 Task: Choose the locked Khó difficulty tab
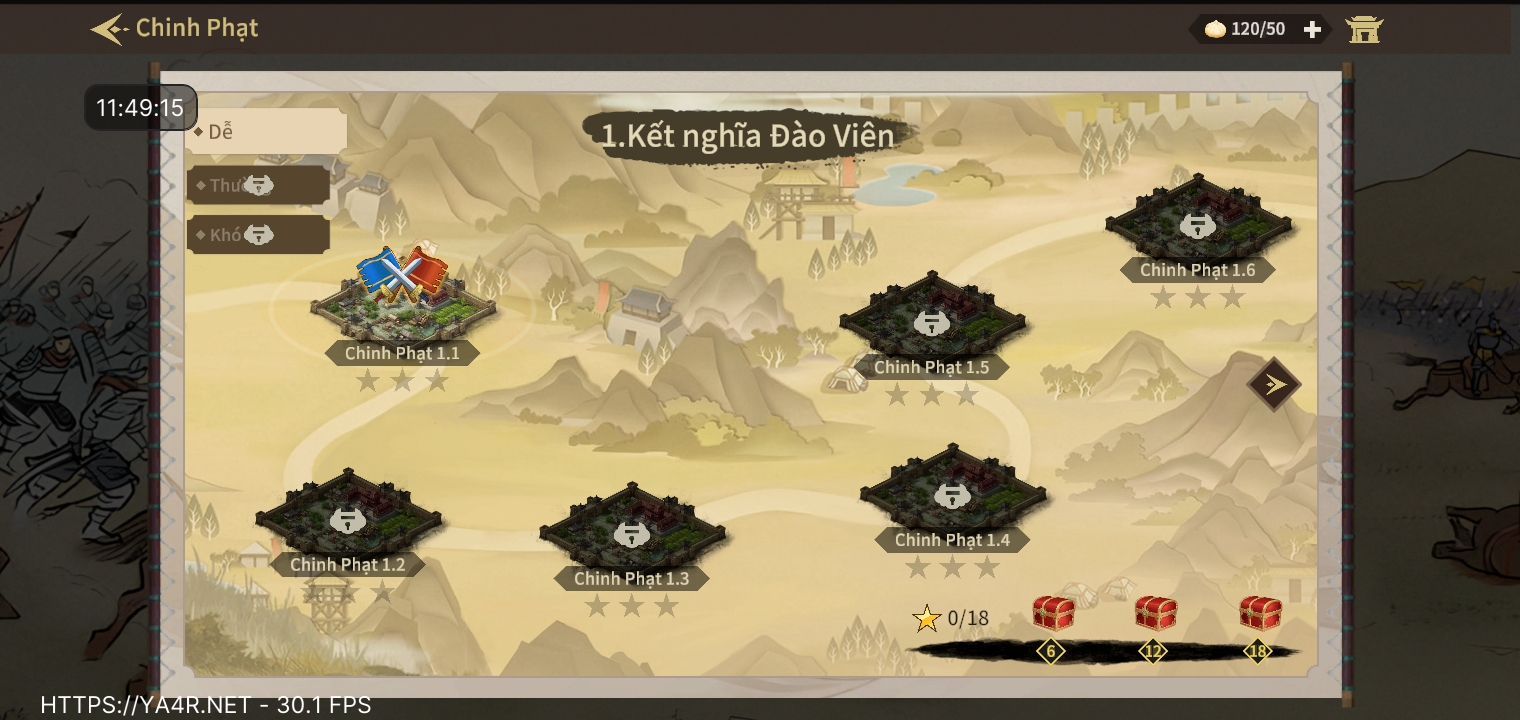[258, 235]
